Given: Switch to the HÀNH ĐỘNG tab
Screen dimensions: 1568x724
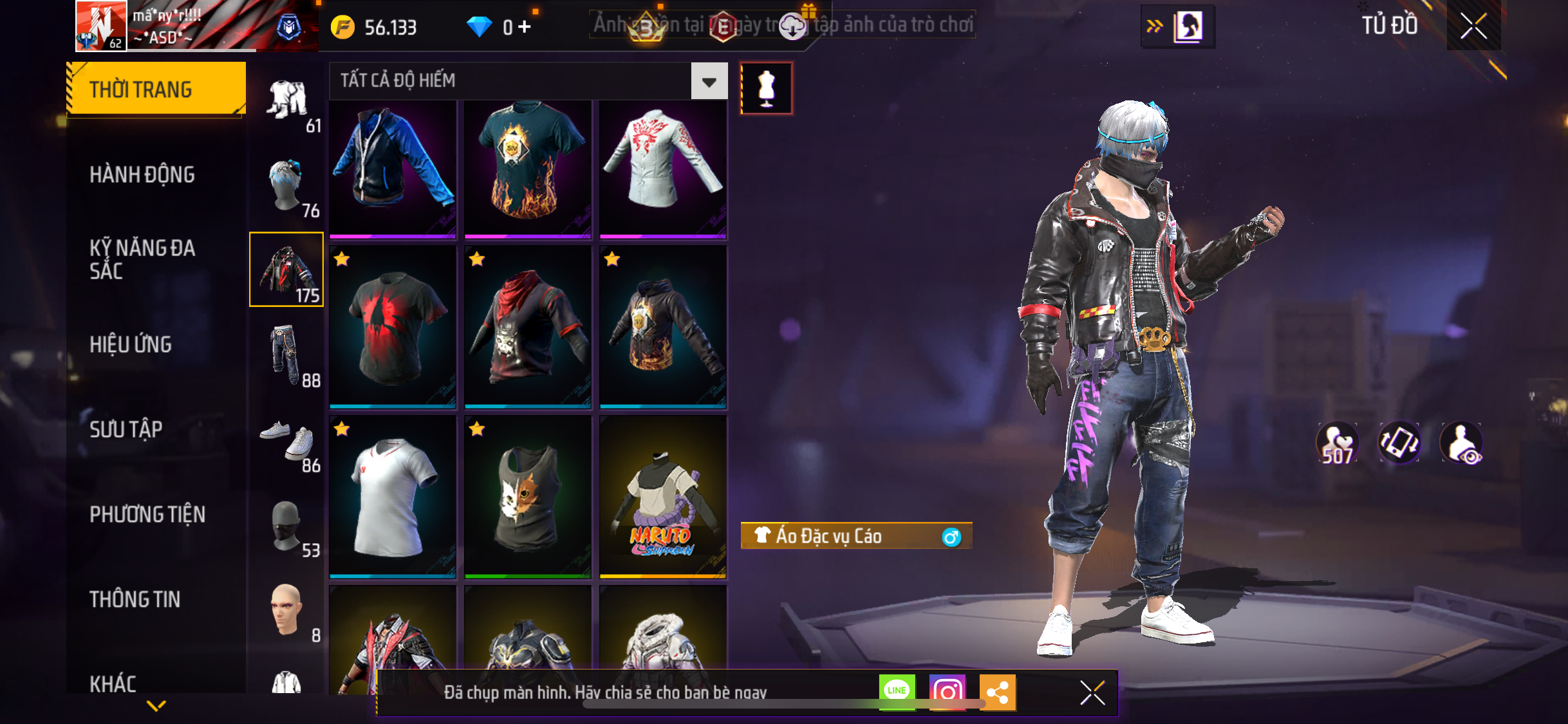Looking at the screenshot, I should coord(142,174).
